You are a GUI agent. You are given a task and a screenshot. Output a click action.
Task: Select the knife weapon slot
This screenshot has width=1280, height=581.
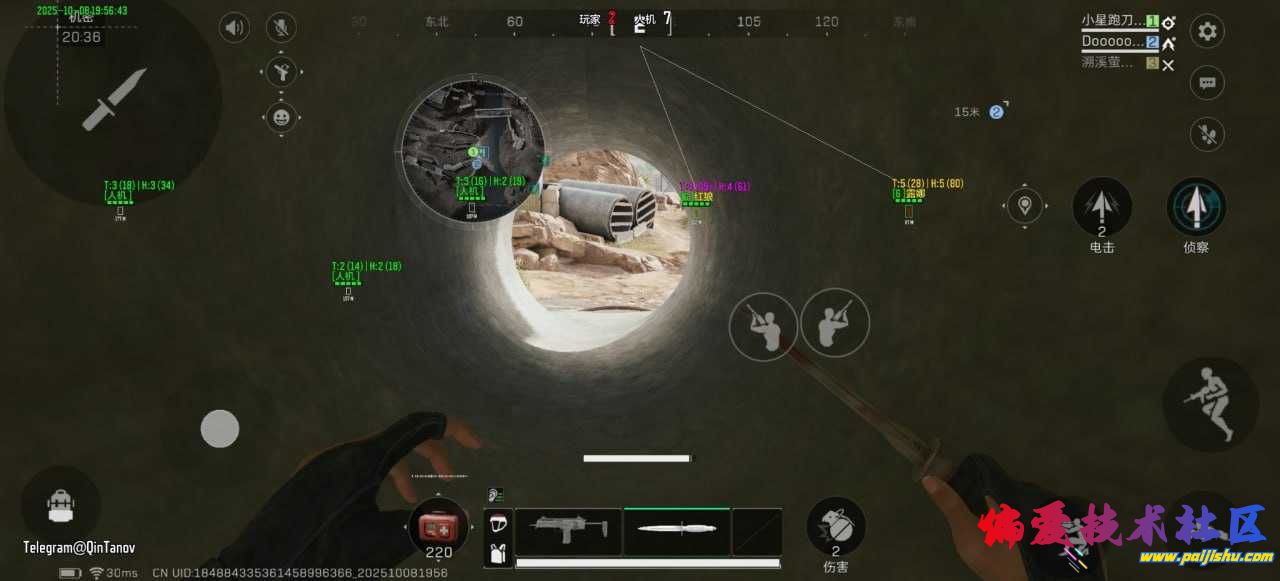677,530
